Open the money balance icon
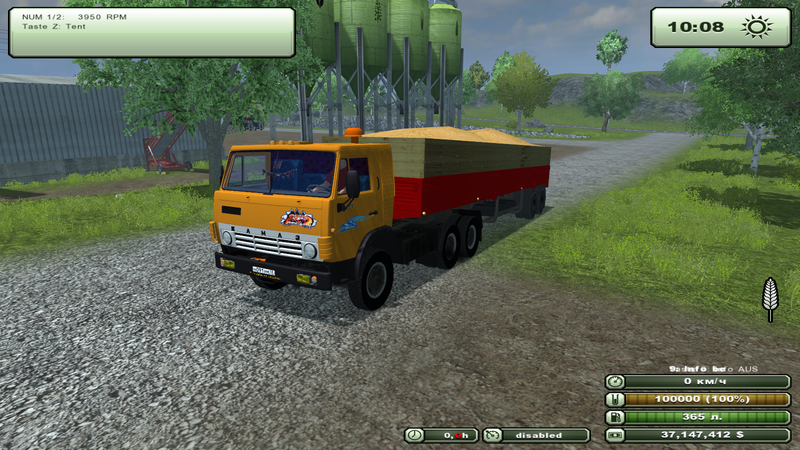The height and width of the screenshot is (450, 800). click(x=615, y=435)
